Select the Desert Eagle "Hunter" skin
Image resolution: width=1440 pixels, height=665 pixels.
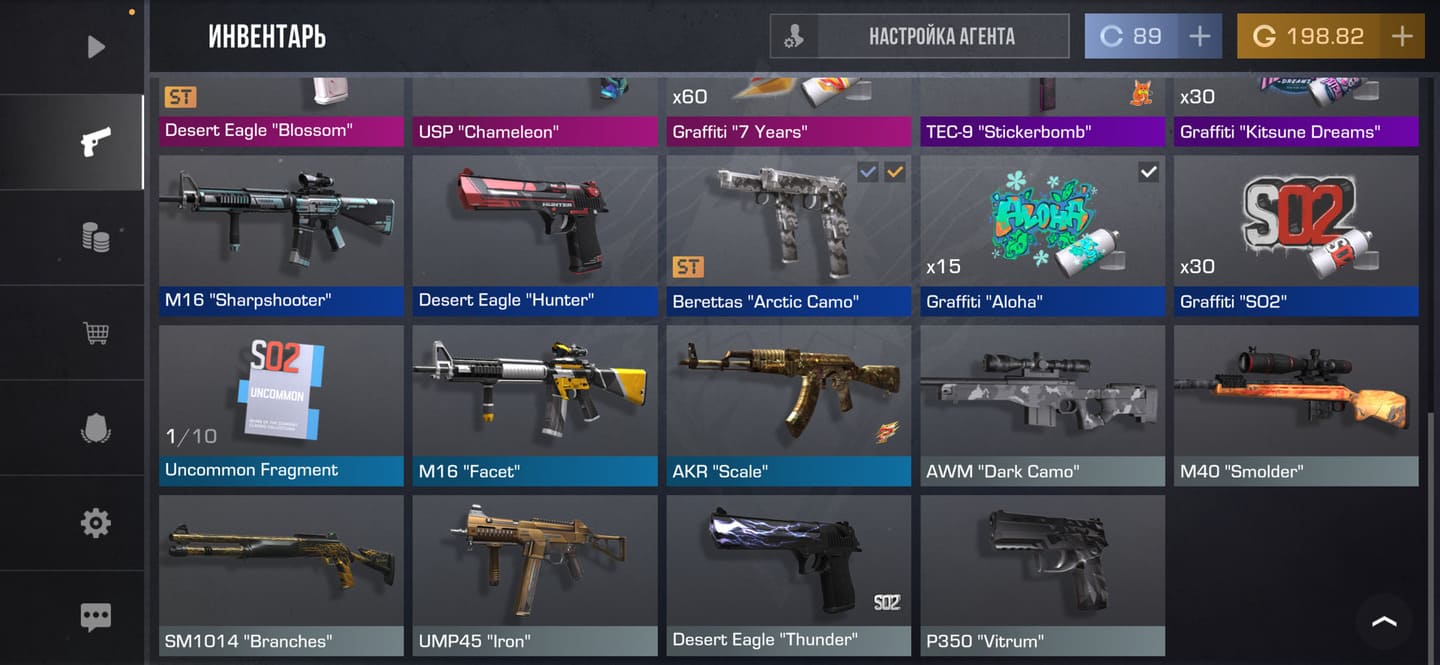click(x=535, y=235)
